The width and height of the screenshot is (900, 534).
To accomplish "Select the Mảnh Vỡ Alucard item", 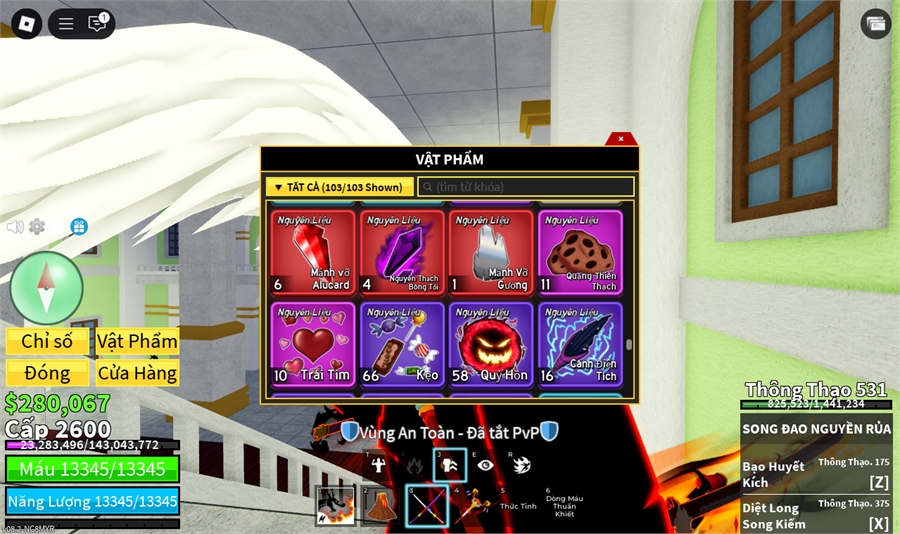I will [313, 252].
